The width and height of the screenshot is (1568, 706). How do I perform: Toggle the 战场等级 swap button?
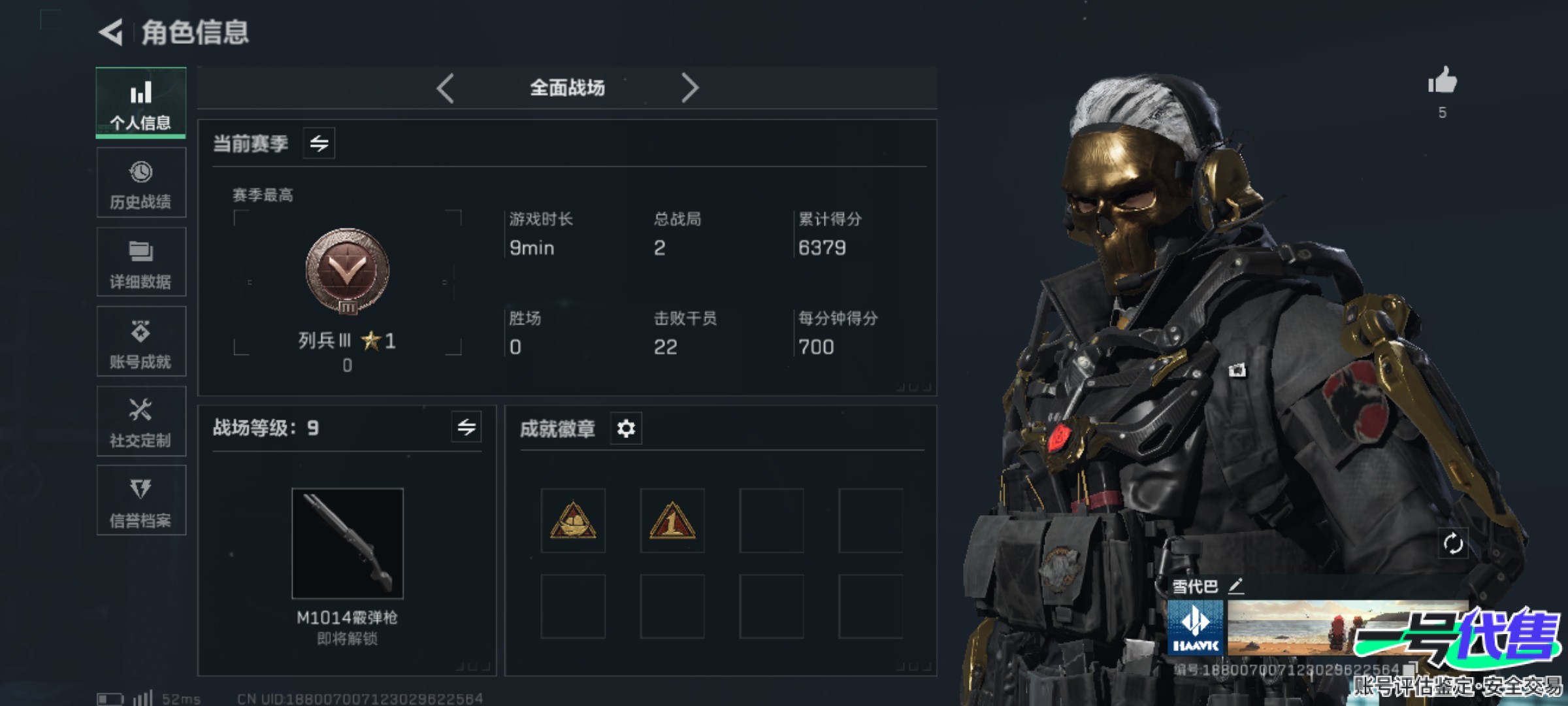[466, 428]
